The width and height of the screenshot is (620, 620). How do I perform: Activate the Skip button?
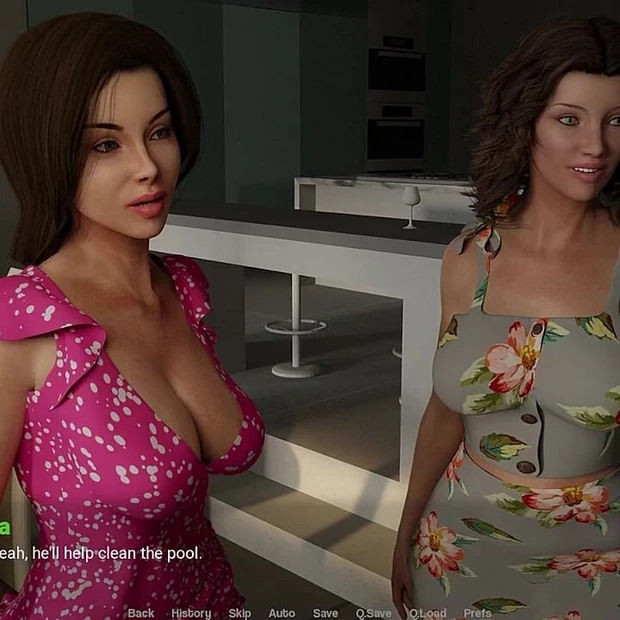coord(240,613)
